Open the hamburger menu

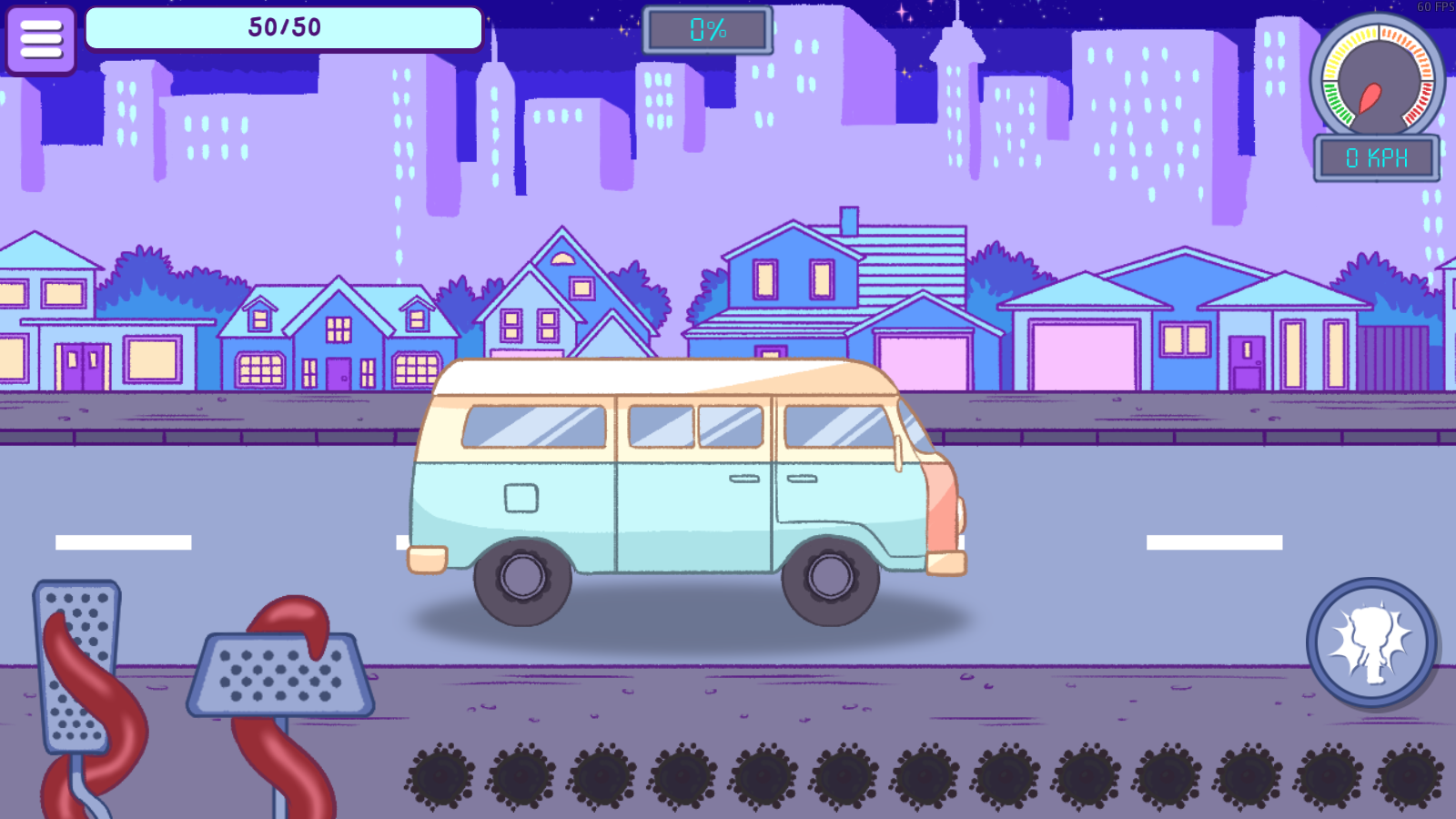click(x=40, y=40)
